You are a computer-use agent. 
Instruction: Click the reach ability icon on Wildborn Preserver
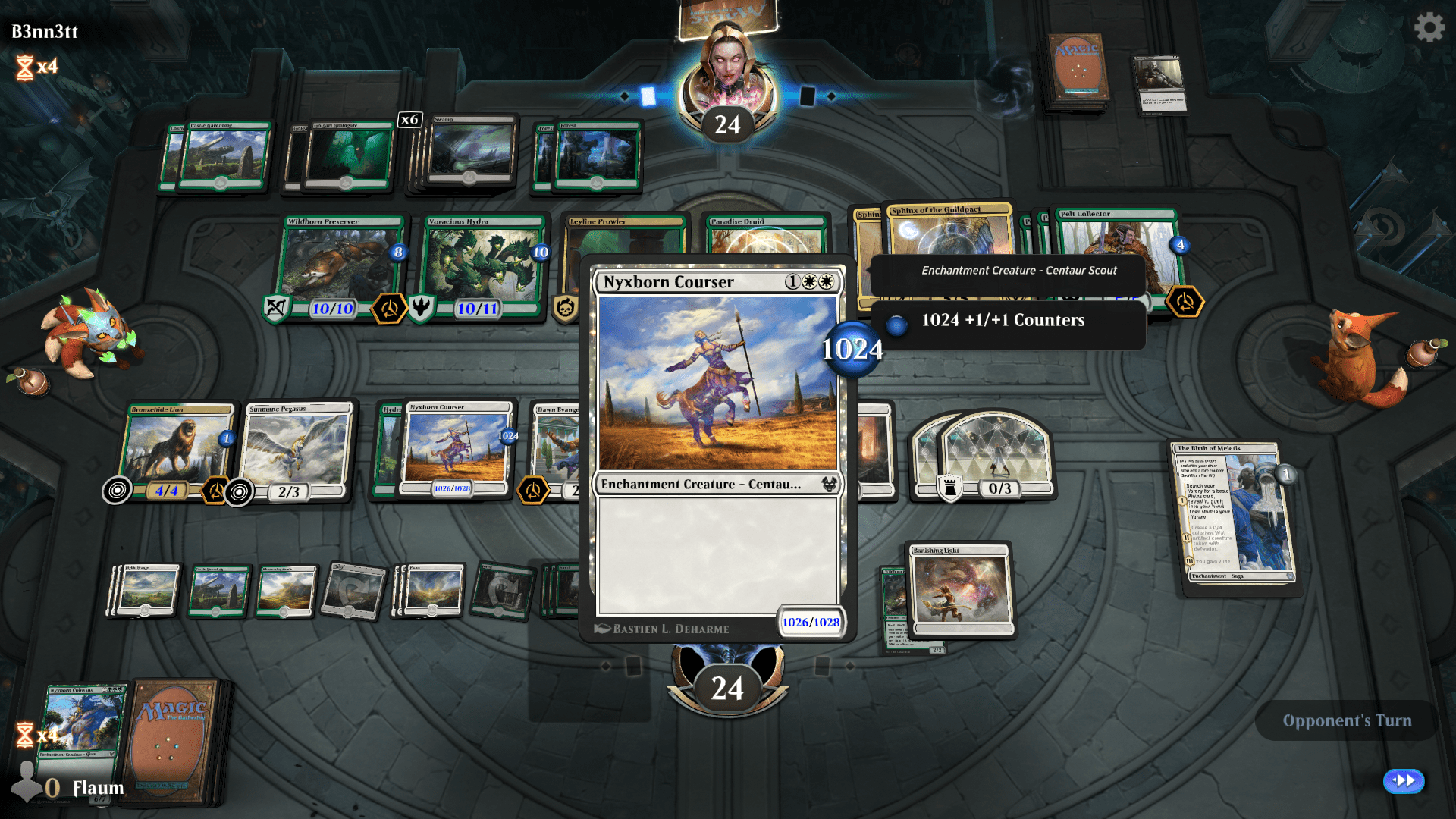275,309
